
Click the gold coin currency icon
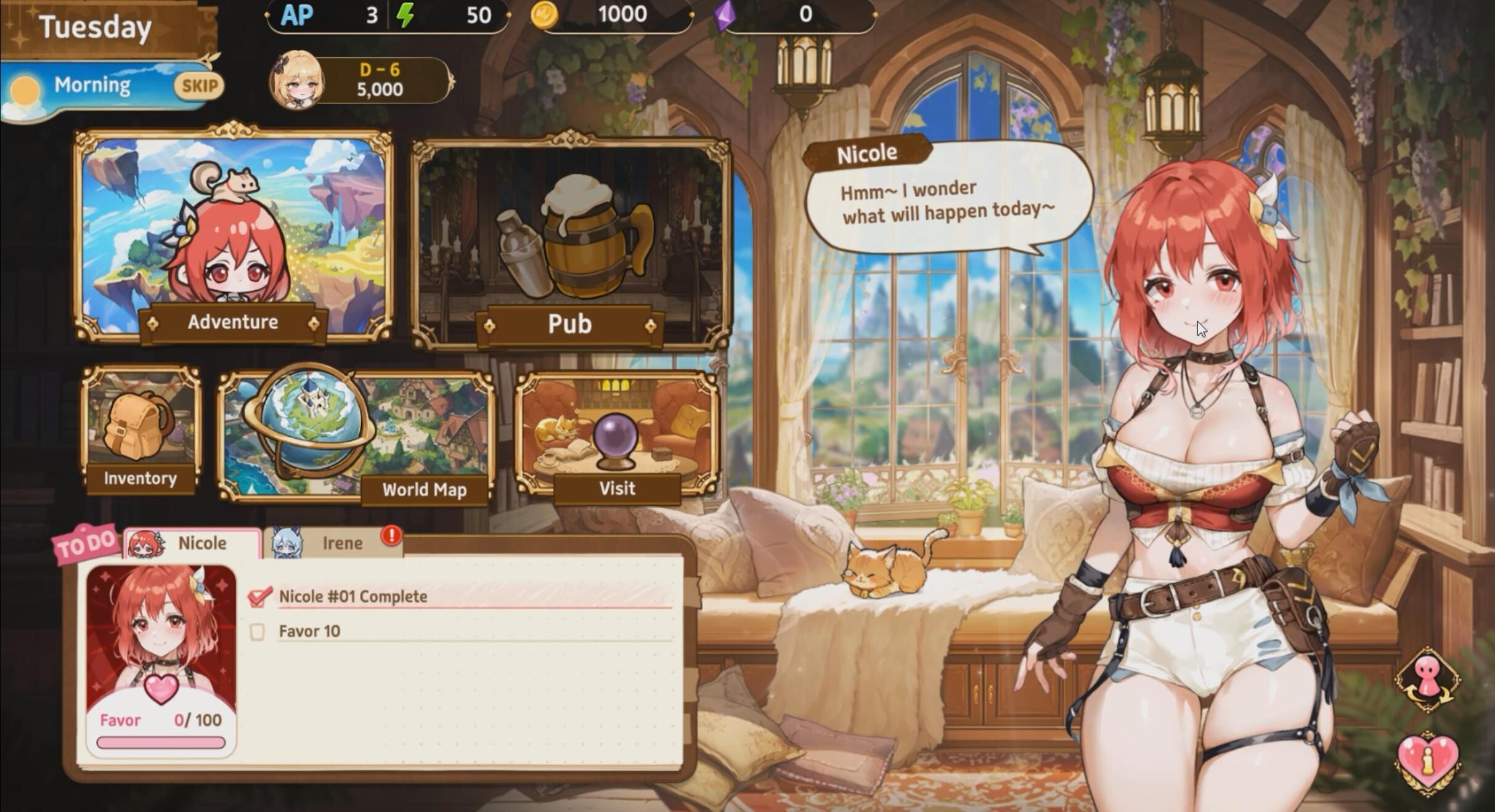[544, 15]
